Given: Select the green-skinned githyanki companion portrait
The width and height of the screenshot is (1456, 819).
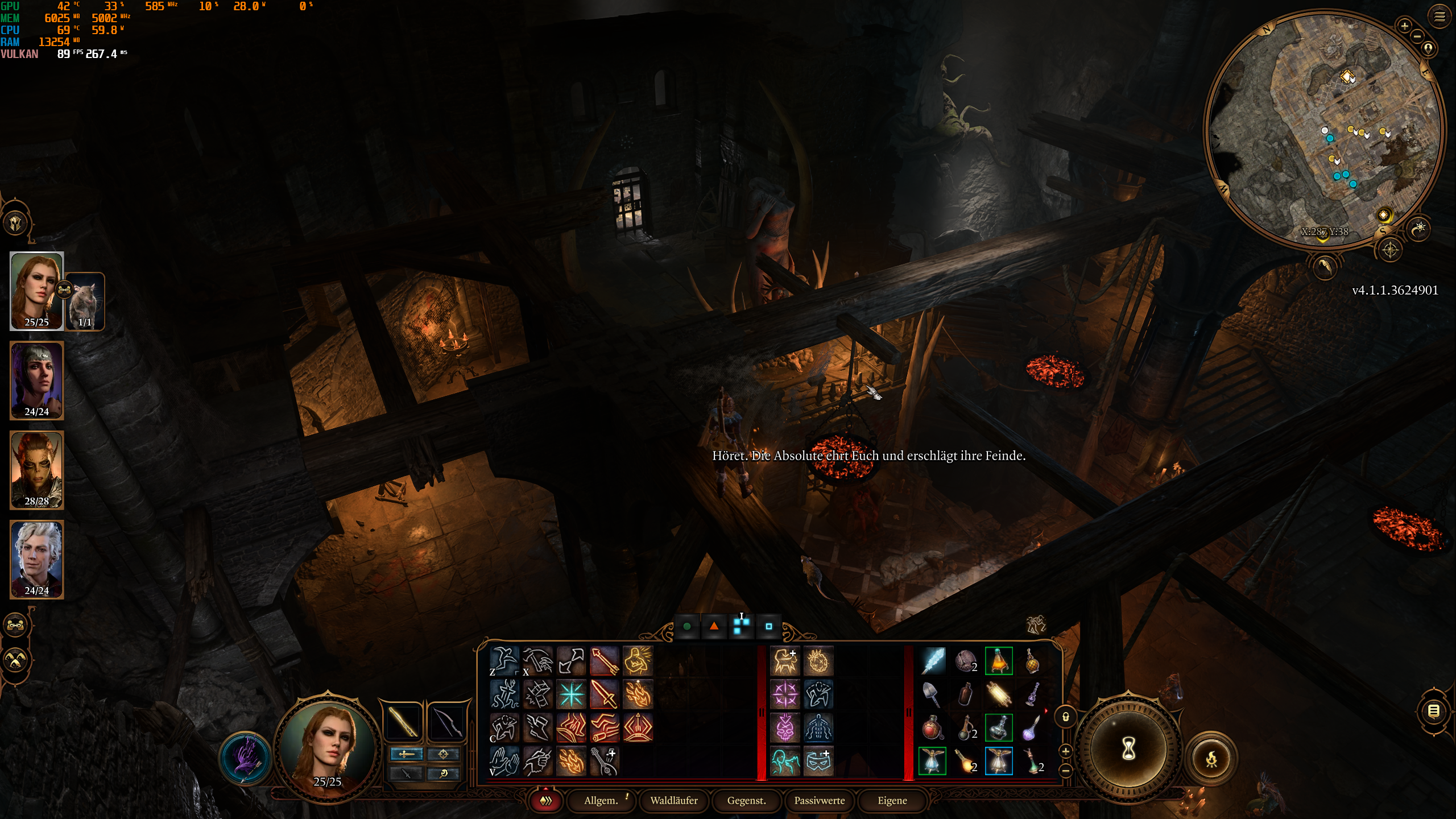Looking at the screenshot, I should coord(36,469).
